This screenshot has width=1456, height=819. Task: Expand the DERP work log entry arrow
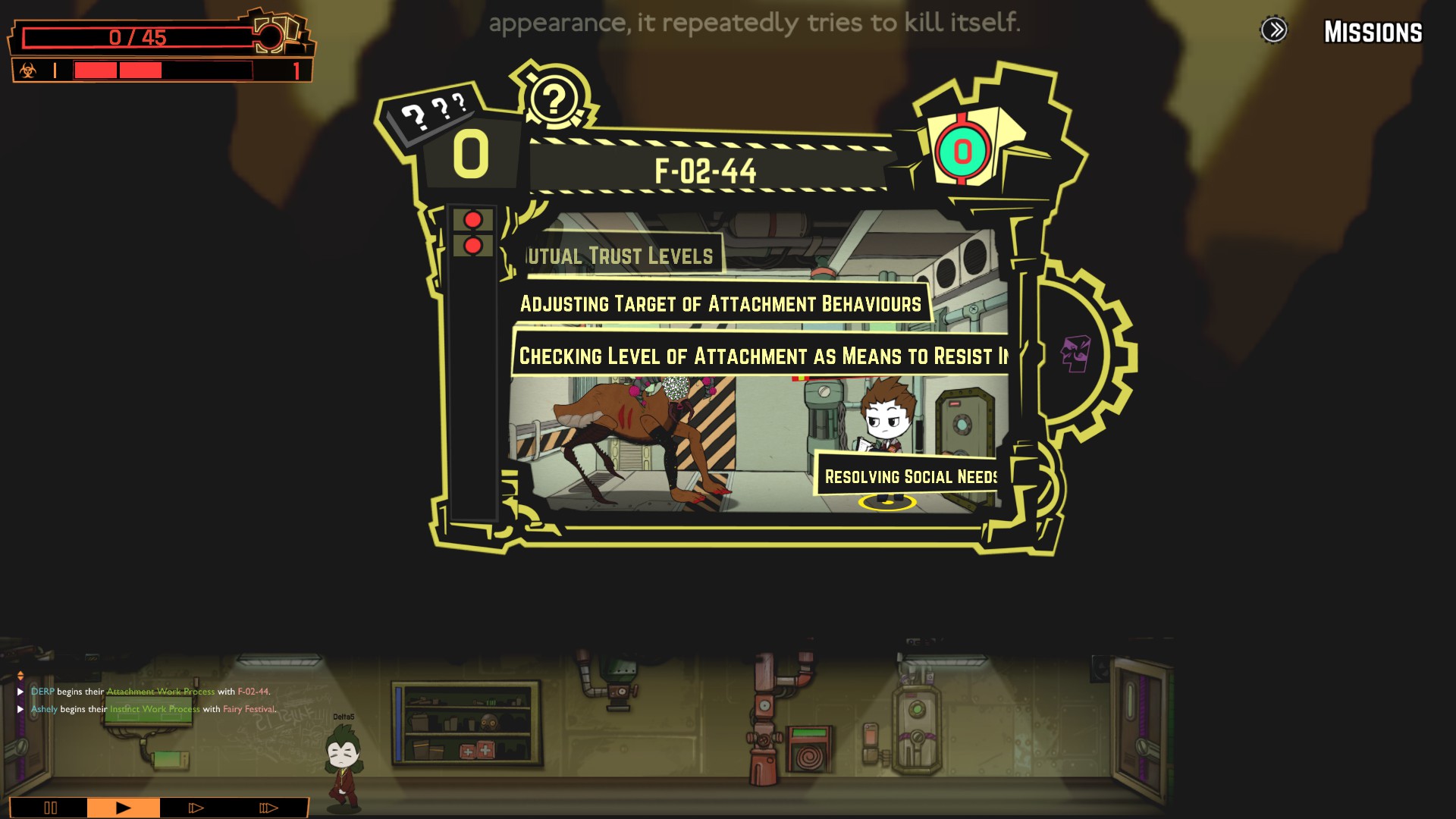(20, 692)
